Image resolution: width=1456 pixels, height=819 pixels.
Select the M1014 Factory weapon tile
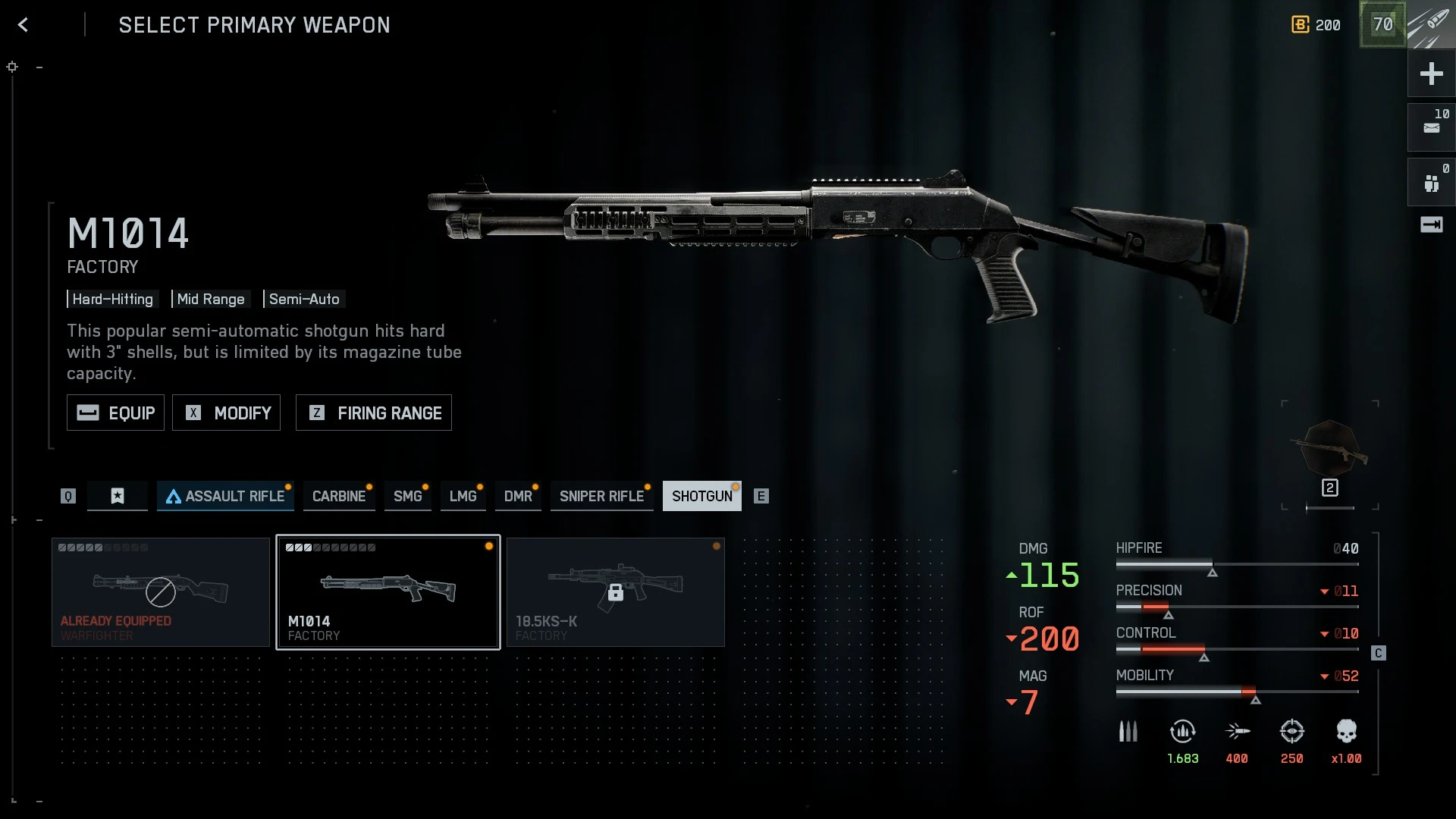point(388,592)
